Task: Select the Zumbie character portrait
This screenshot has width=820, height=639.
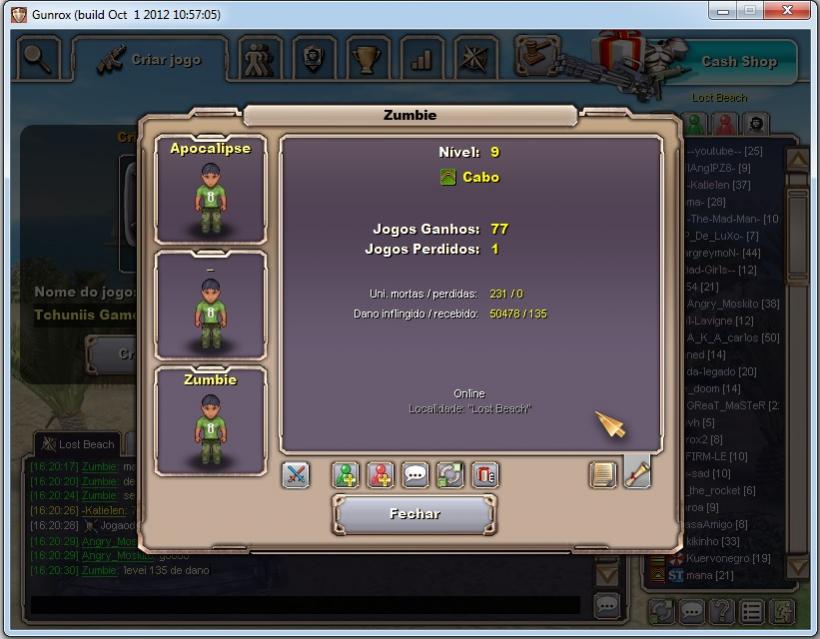Action: click(210, 421)
